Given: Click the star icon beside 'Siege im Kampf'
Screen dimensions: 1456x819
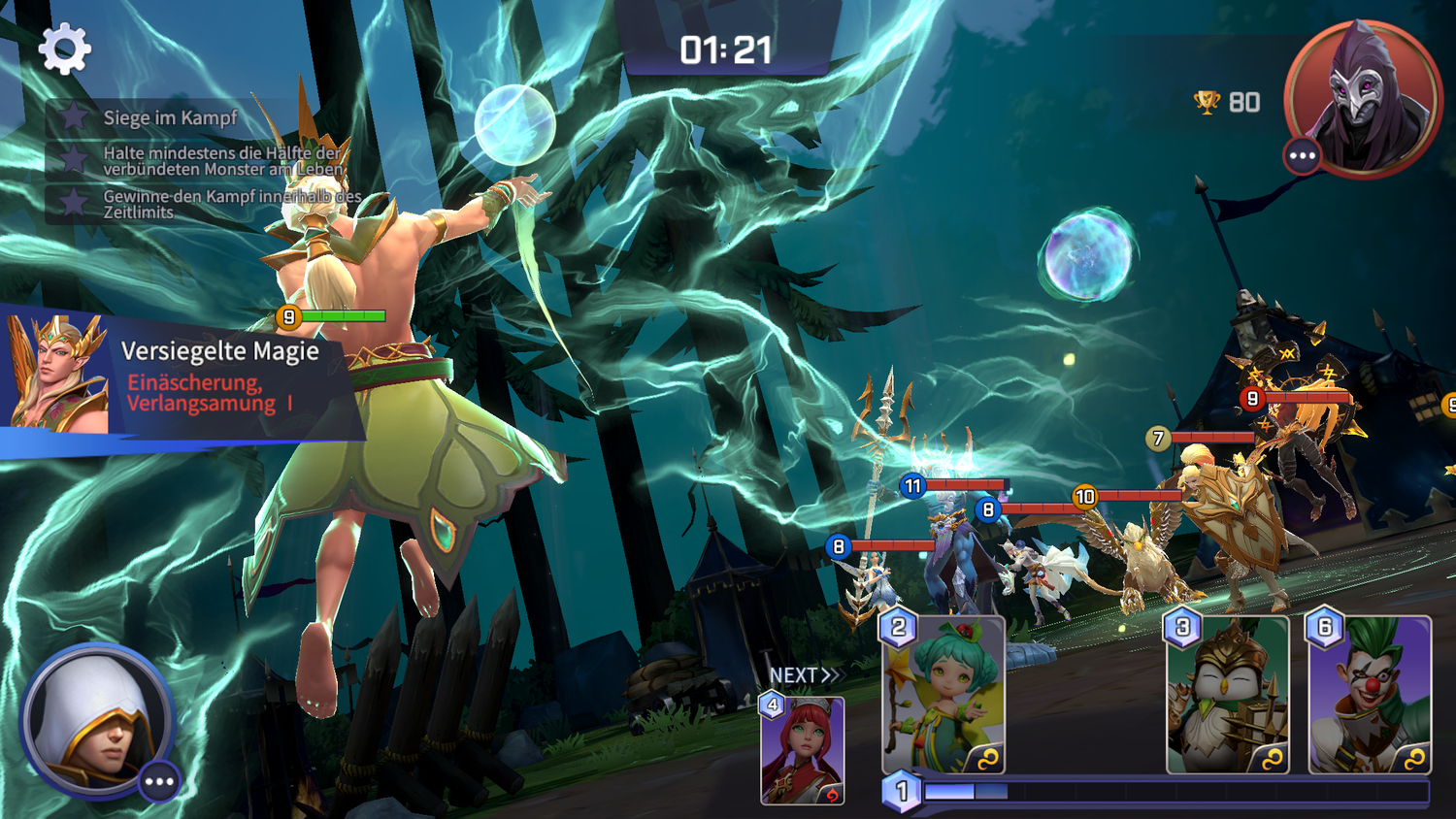Looking at the screenshot, I should click(x=73, y=117).
